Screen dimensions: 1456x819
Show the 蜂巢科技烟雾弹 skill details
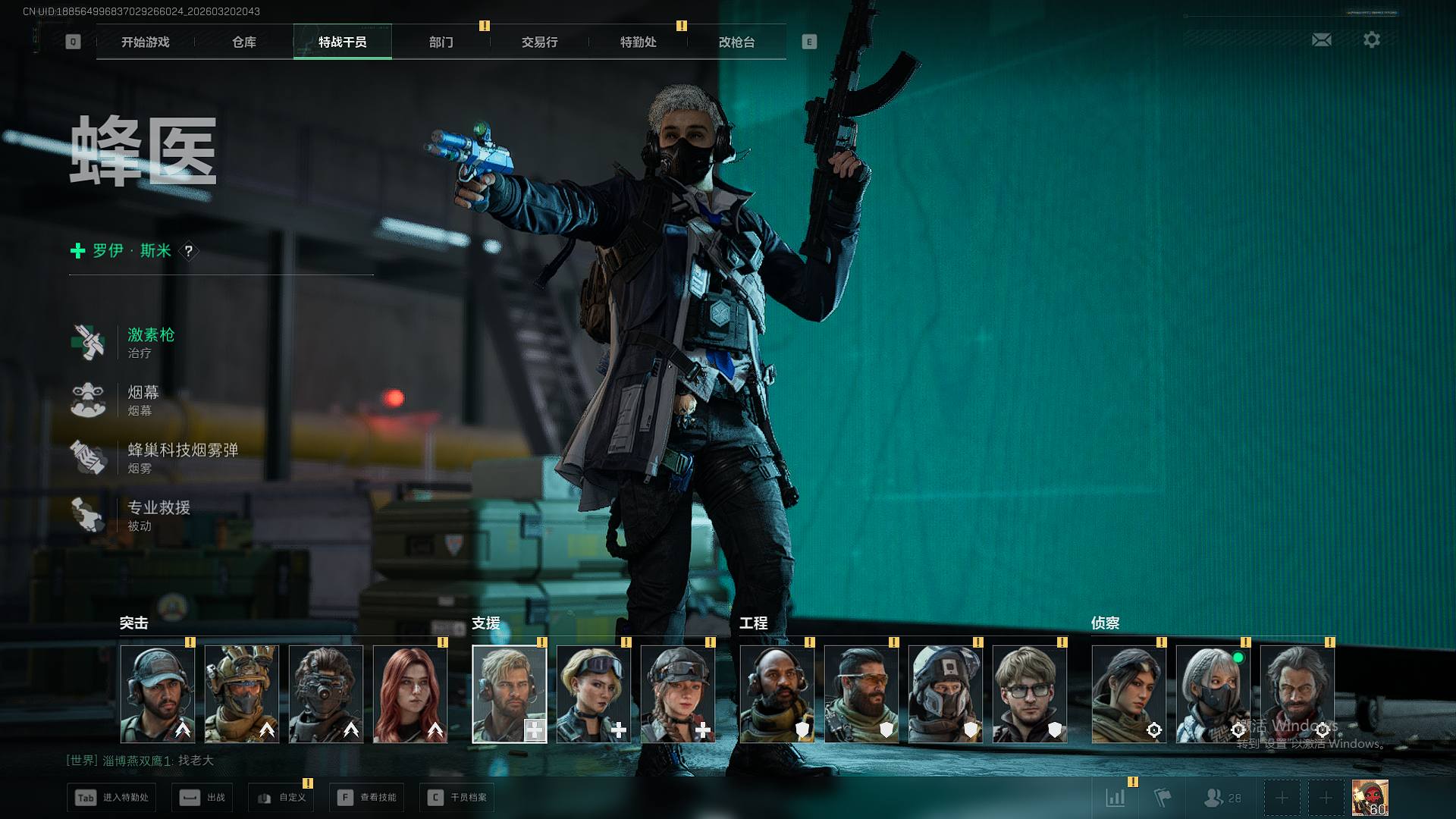tap(182, 457)
